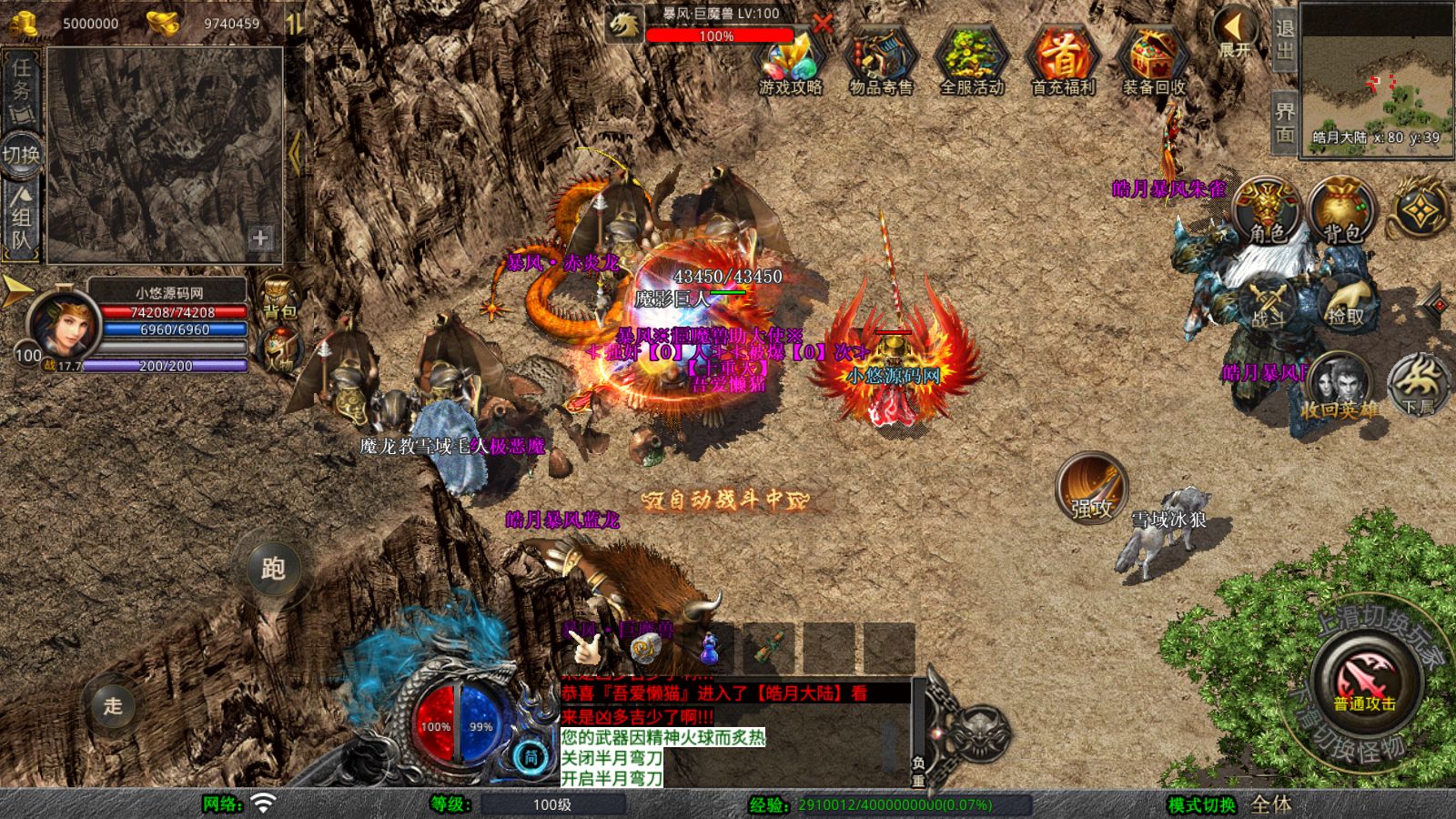The height and width of the screenshot is (819, 1456).
Task: Select the 战斗 crossed-swords button
Action: point(1267,303)
